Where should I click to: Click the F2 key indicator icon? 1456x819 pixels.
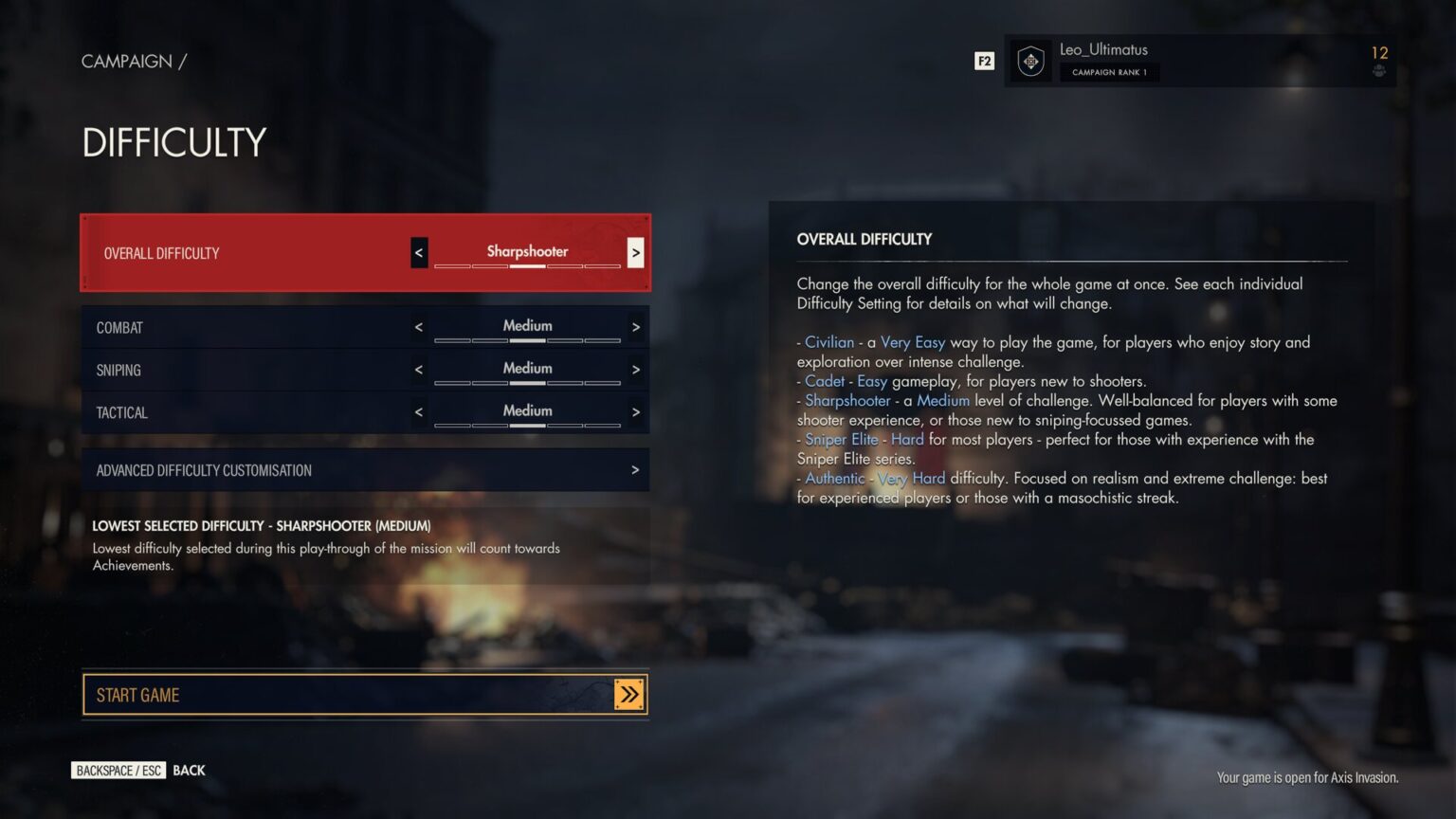tap(984, 61)
